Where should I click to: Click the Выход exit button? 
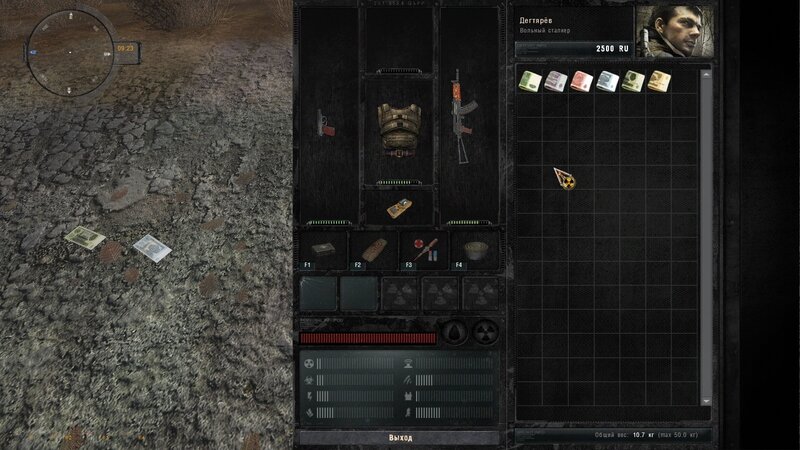click(399, 438)
